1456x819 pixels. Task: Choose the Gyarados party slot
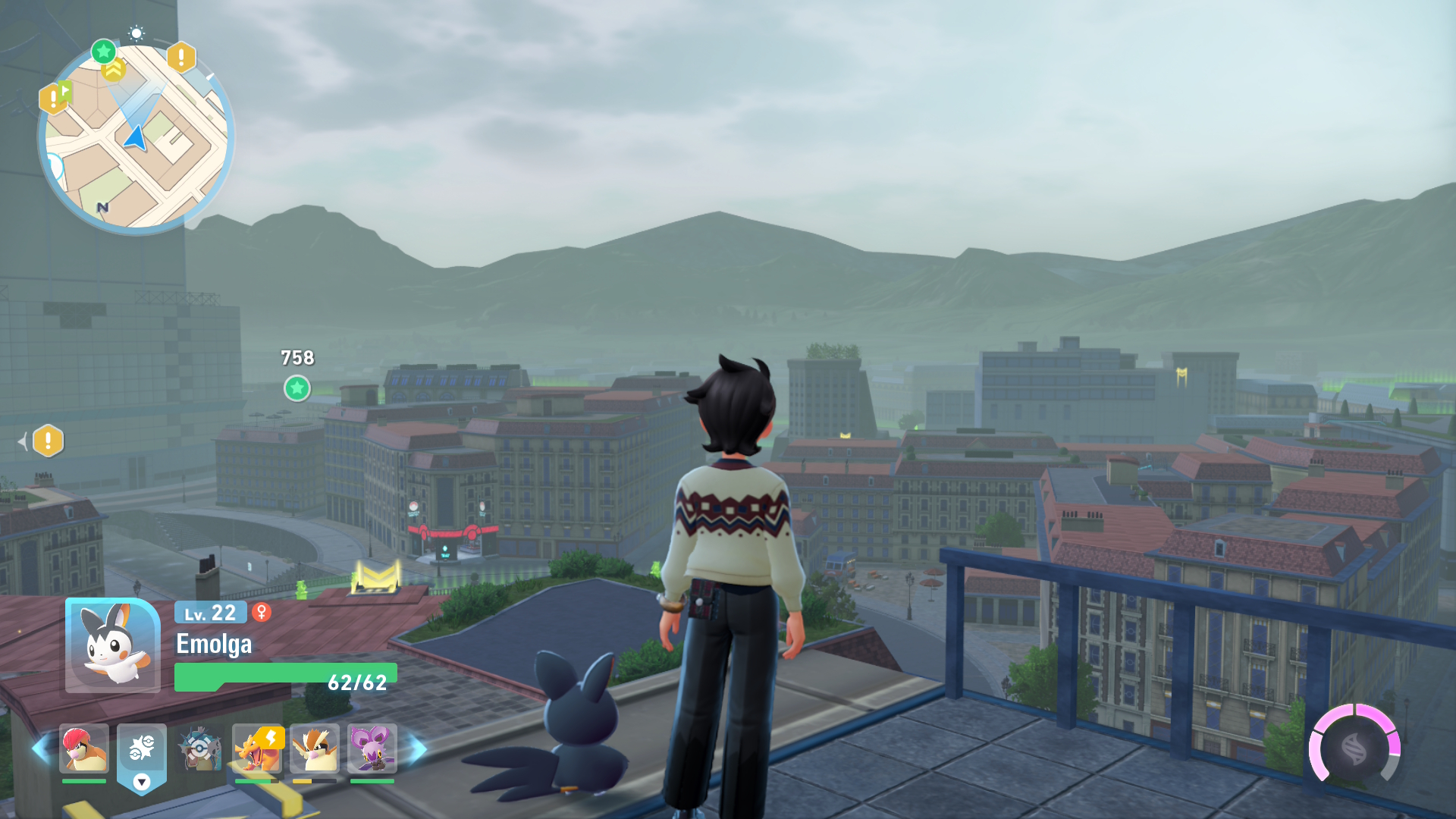click(x=199, y=748)
